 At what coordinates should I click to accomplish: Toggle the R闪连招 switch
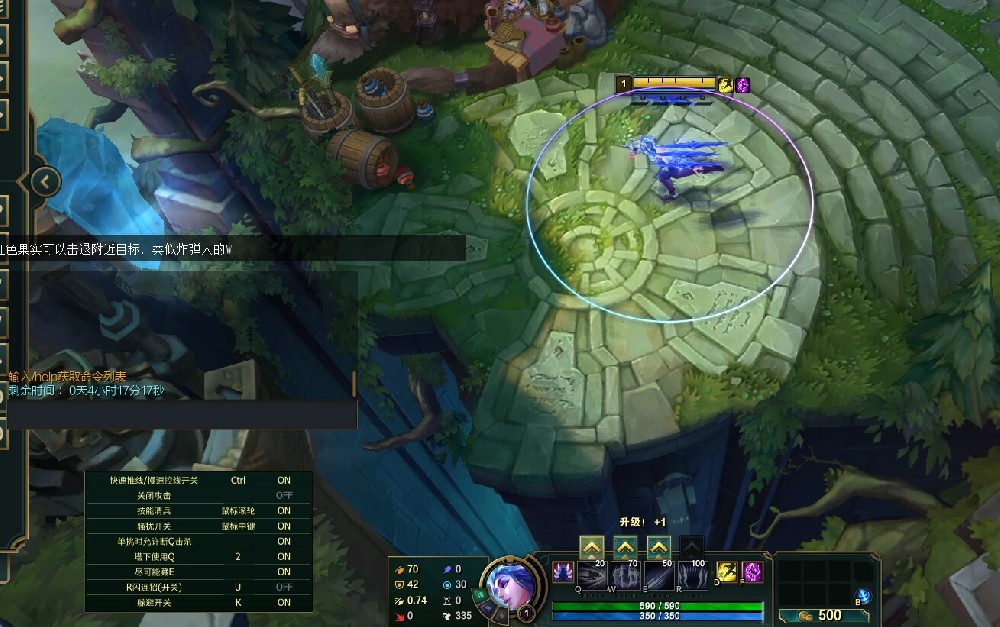coord(284,587)
